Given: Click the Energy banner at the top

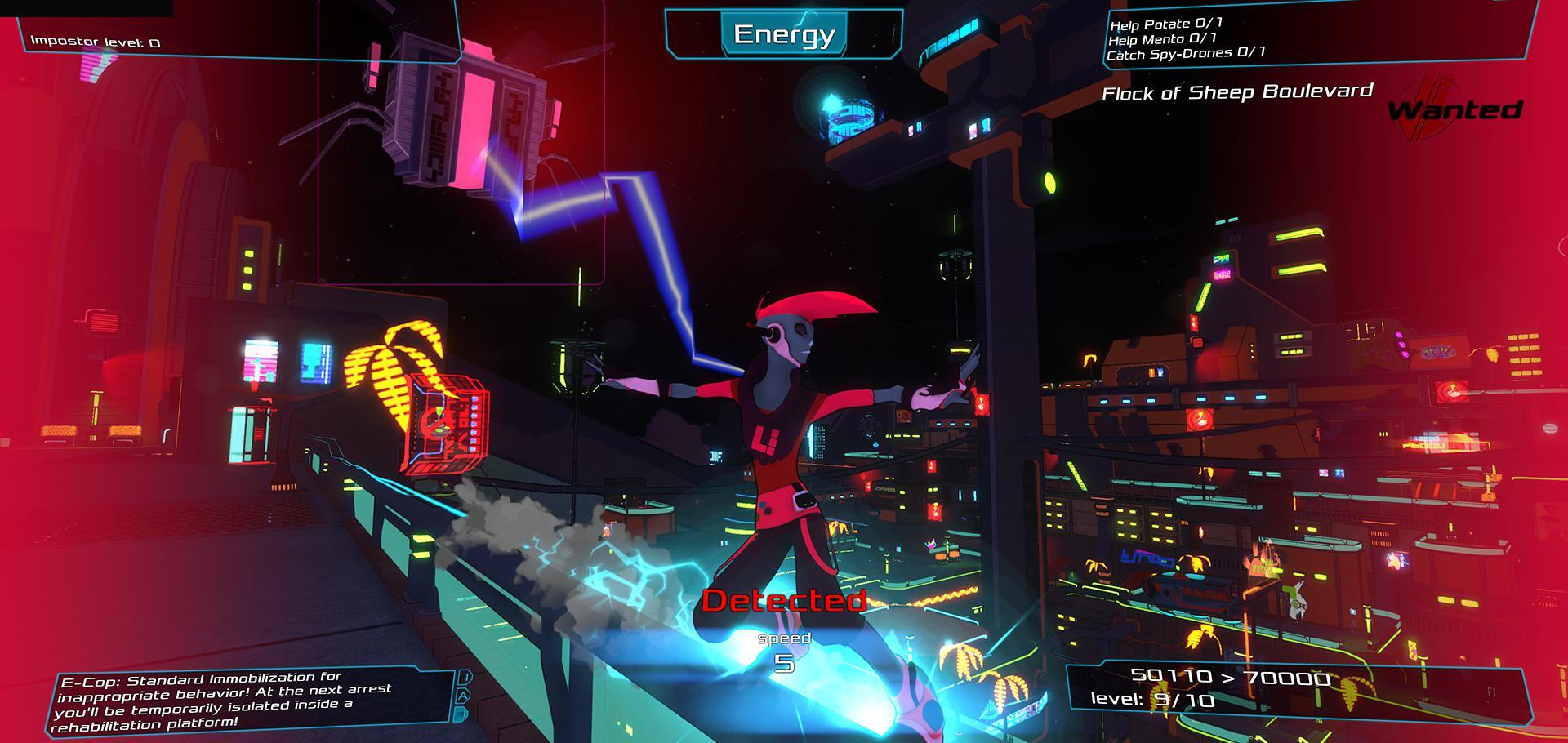Looking at the screenshot, I should (x=783, y=36).
